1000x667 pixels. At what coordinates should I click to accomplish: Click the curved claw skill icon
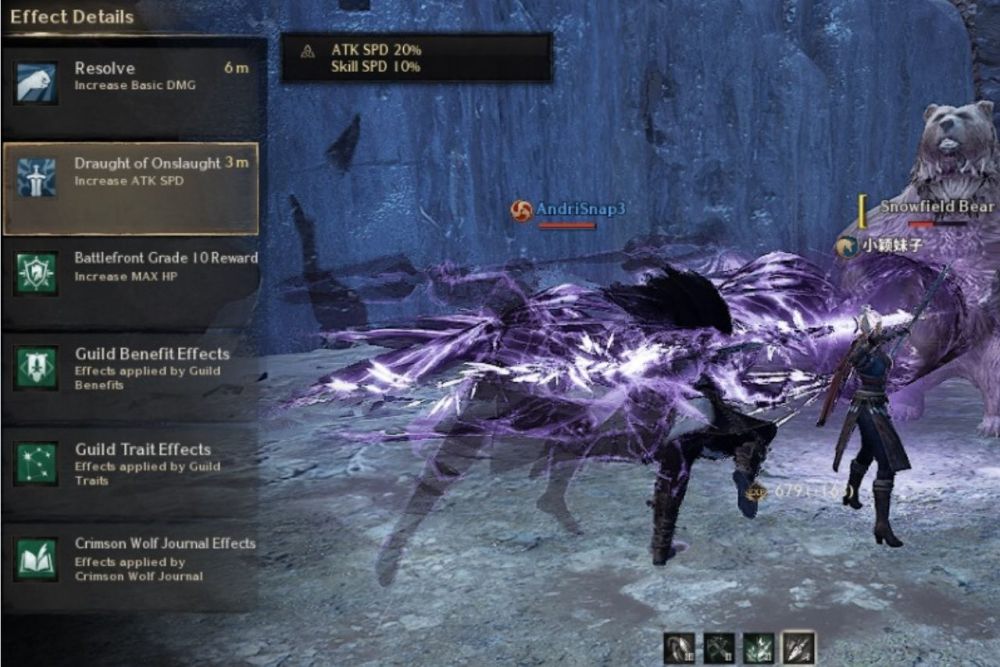[x=680, y=648]
